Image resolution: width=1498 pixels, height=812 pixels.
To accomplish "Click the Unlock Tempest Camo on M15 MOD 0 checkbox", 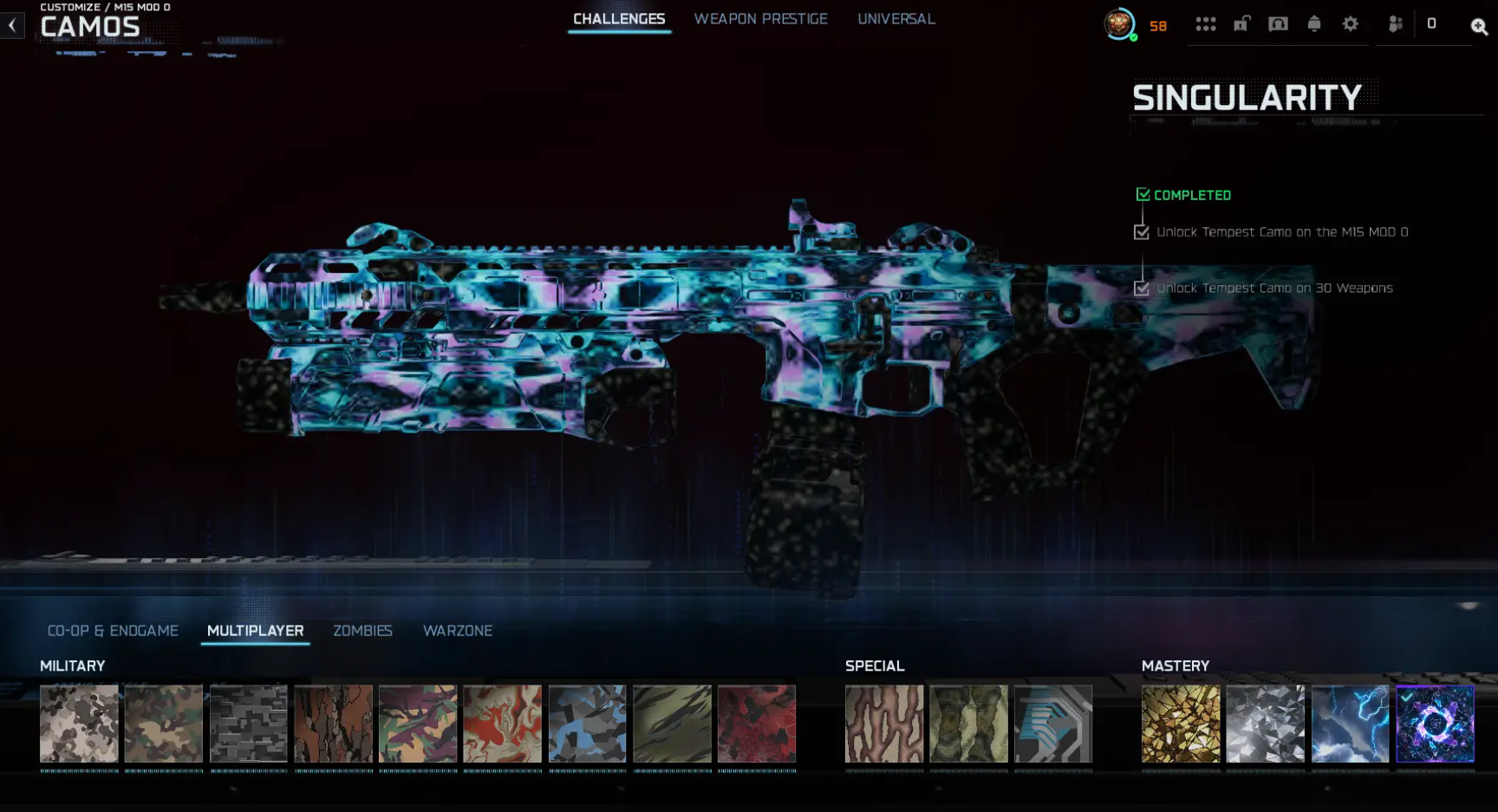I will (x=1141, y=231).
